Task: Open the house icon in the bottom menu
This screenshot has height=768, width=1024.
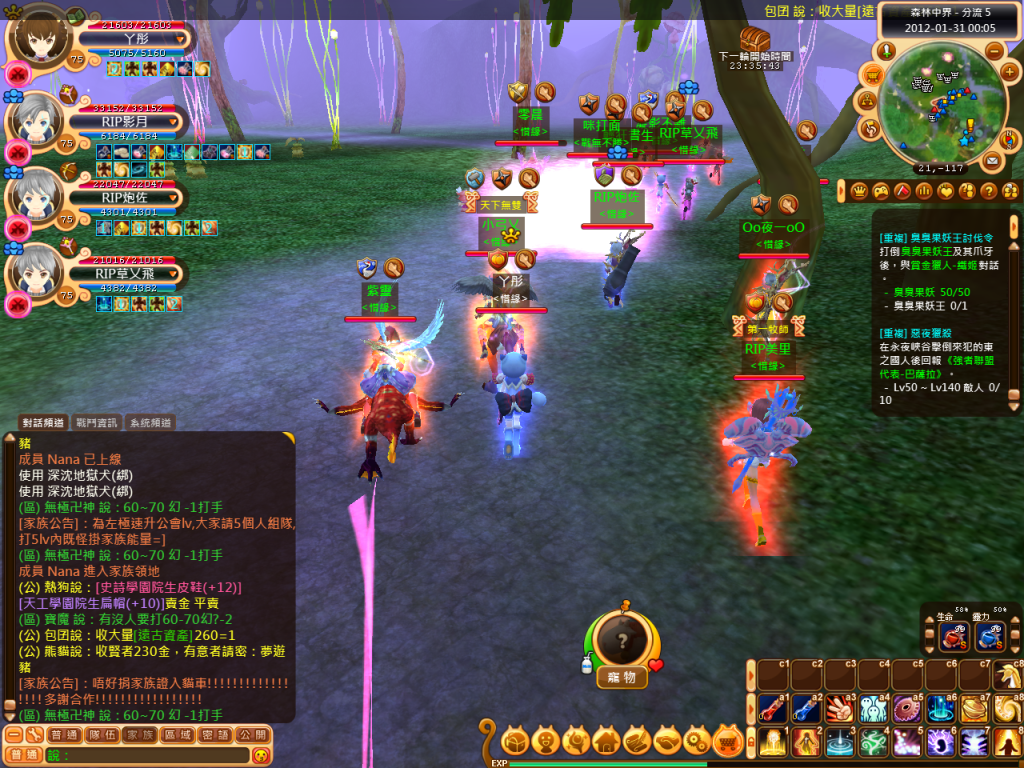Action: 606,741
